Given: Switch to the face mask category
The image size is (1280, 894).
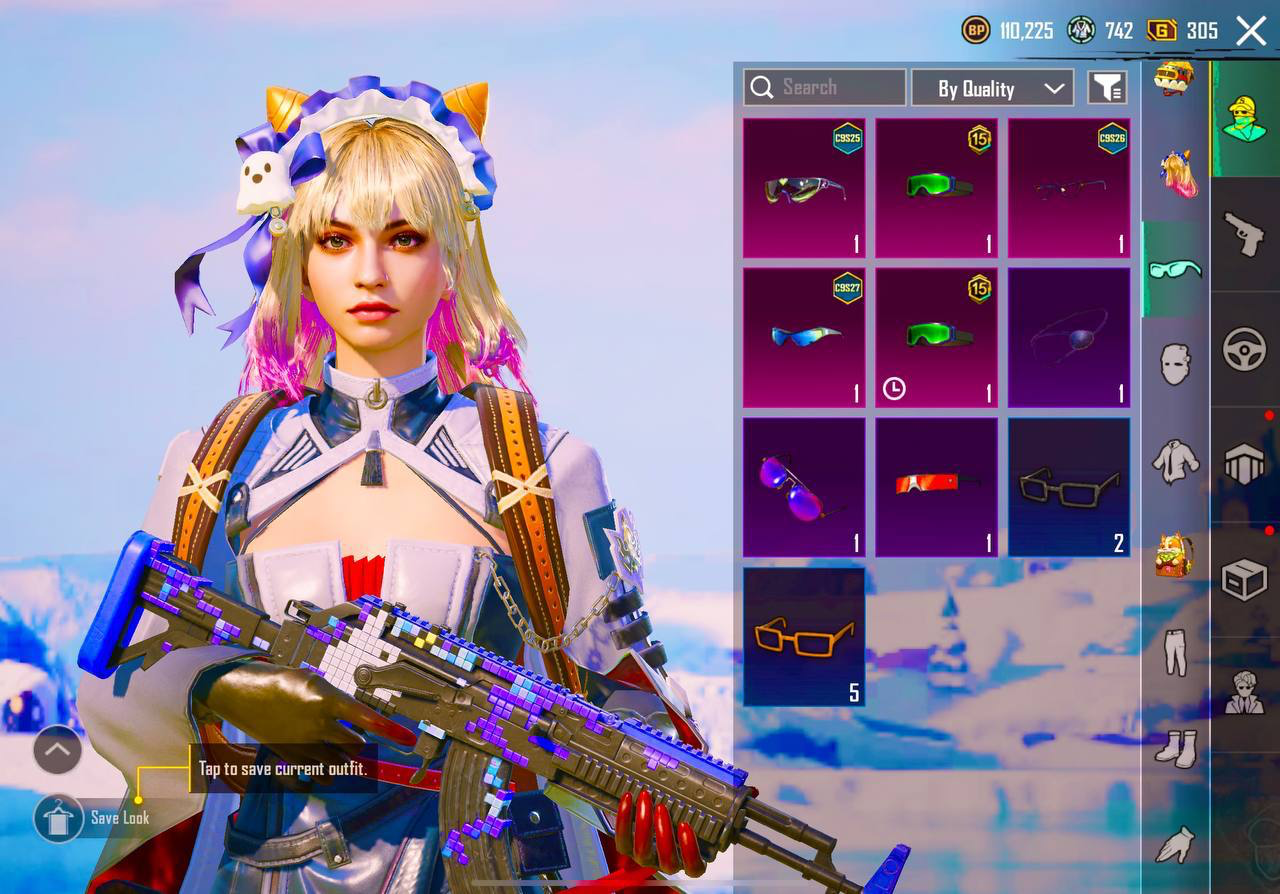Looking at the screenshot, I should pos(1175,365).
